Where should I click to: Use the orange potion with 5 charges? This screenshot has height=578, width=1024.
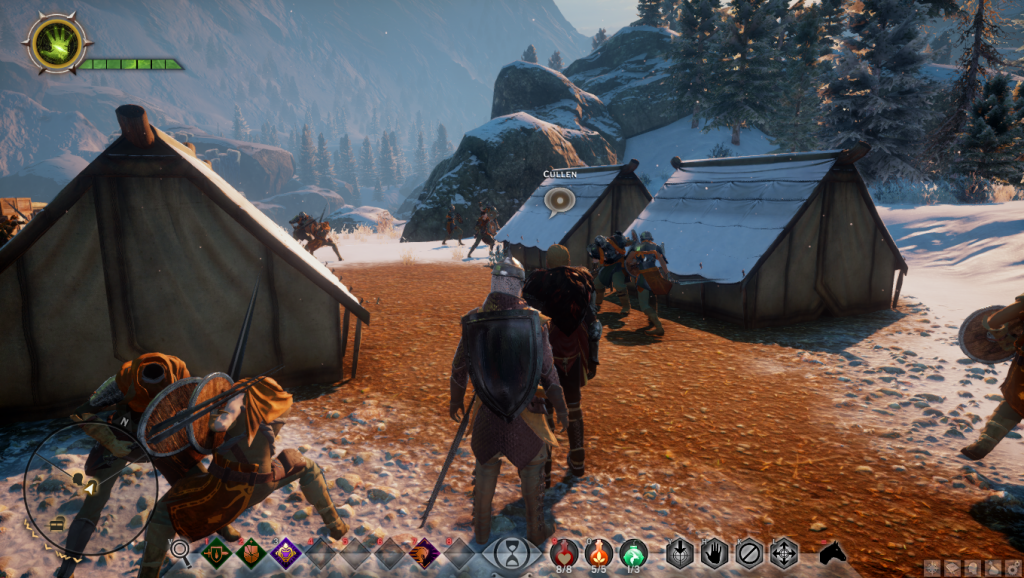pyautogui.click(x=598, y=551)
